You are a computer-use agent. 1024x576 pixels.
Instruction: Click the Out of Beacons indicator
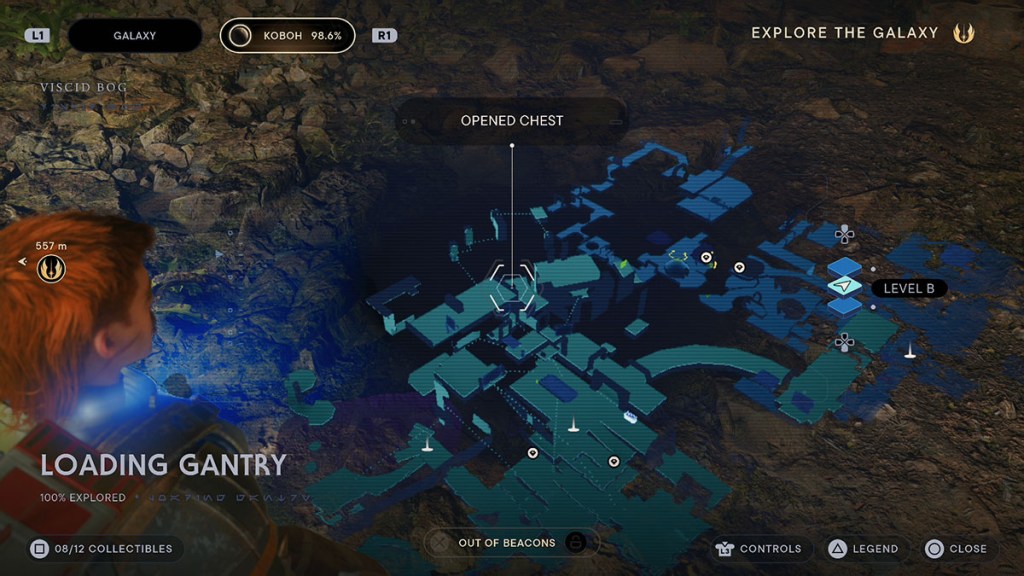point(506,543)
